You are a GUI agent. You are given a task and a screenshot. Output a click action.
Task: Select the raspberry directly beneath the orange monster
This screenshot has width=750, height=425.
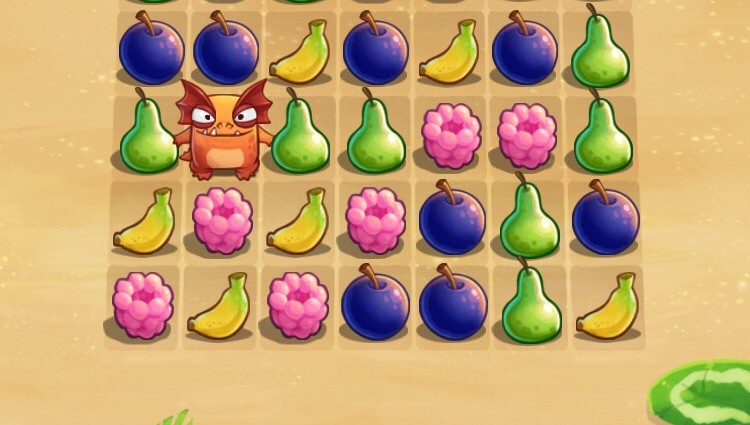[x=223, y=220]
